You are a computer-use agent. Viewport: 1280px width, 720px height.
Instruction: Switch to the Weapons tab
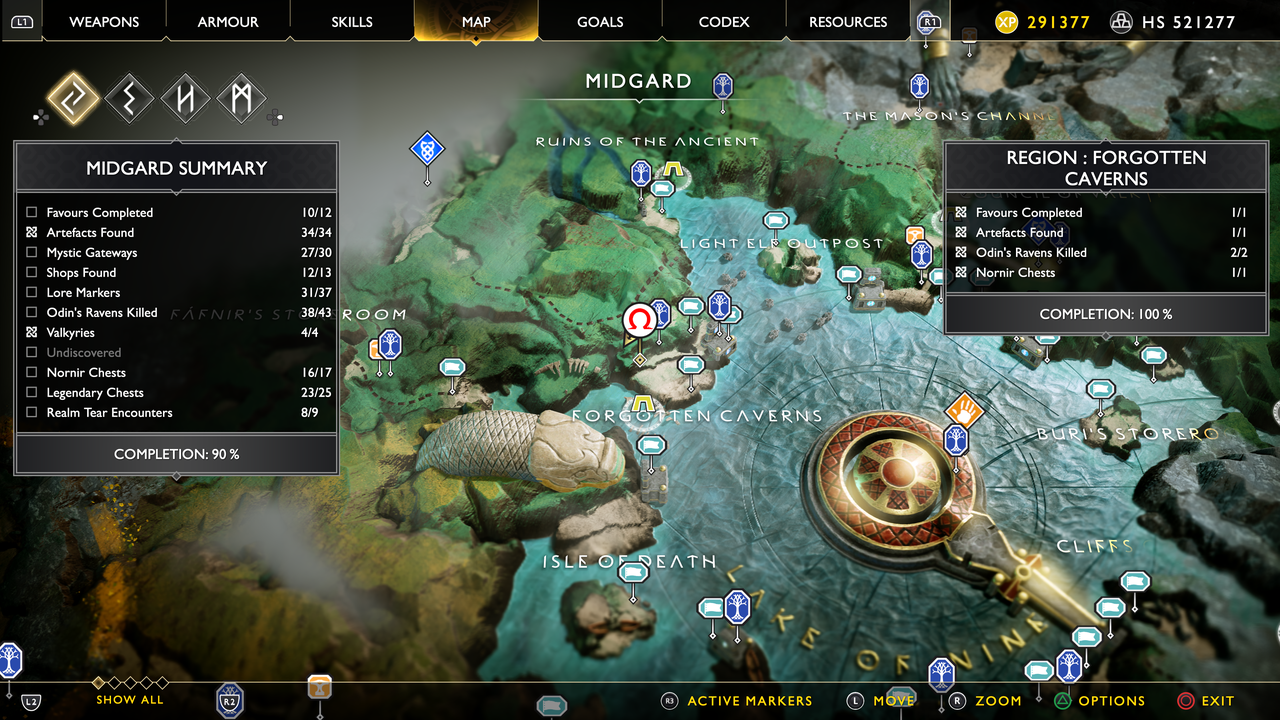tap(104, 21)
